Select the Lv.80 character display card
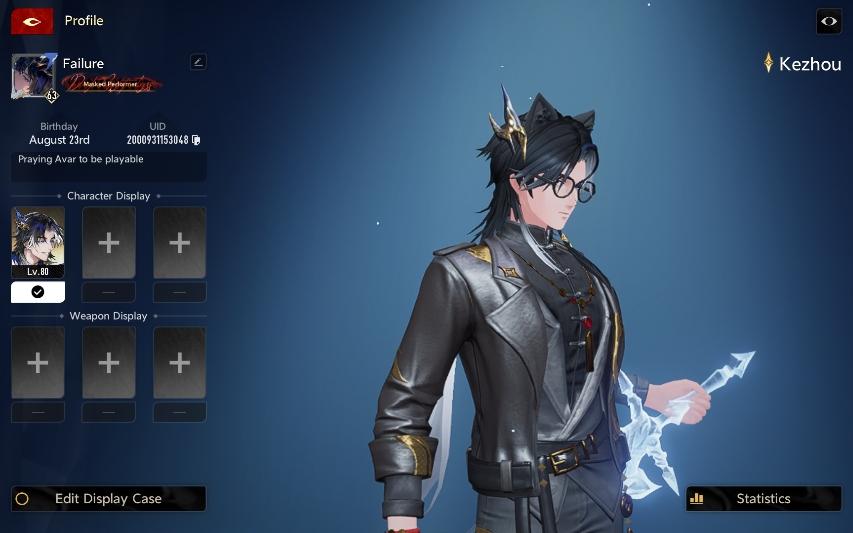 tap(38, 242)
